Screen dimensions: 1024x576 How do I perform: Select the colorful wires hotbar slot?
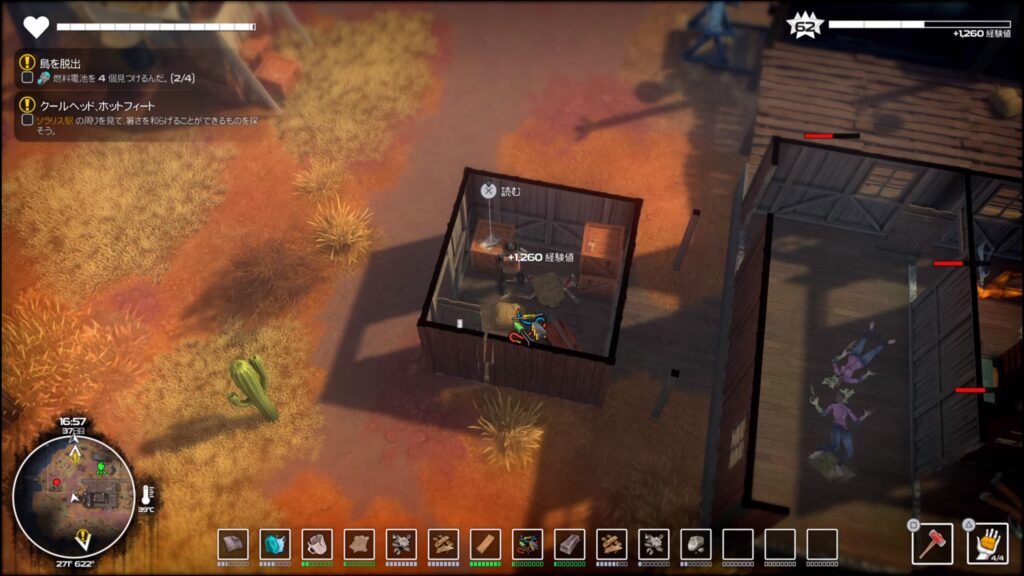(x=527, y=544)
